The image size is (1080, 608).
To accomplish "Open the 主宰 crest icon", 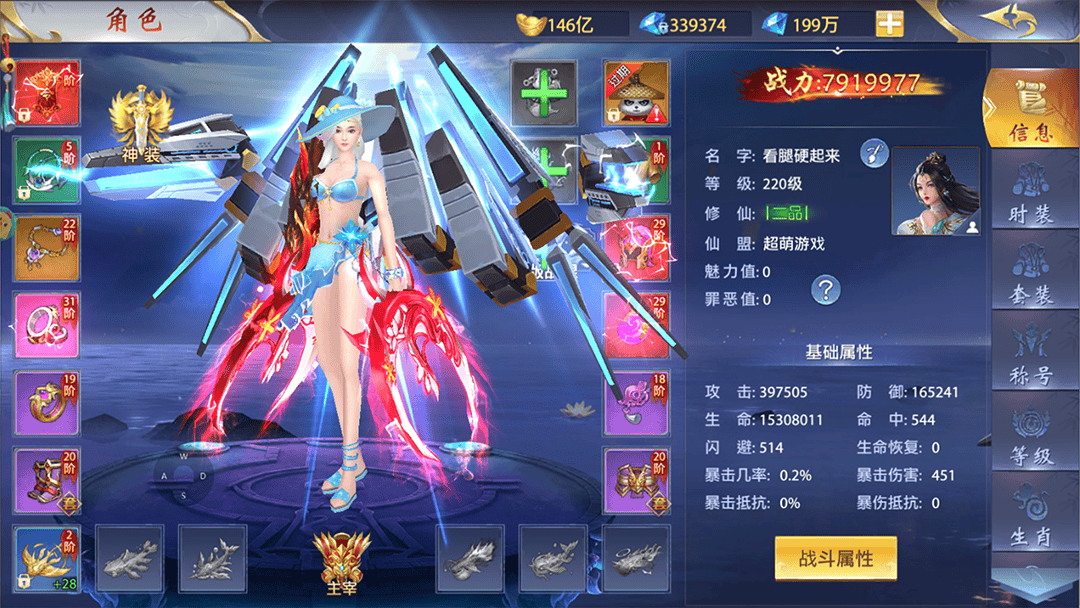I will click(x=334, y=562).
